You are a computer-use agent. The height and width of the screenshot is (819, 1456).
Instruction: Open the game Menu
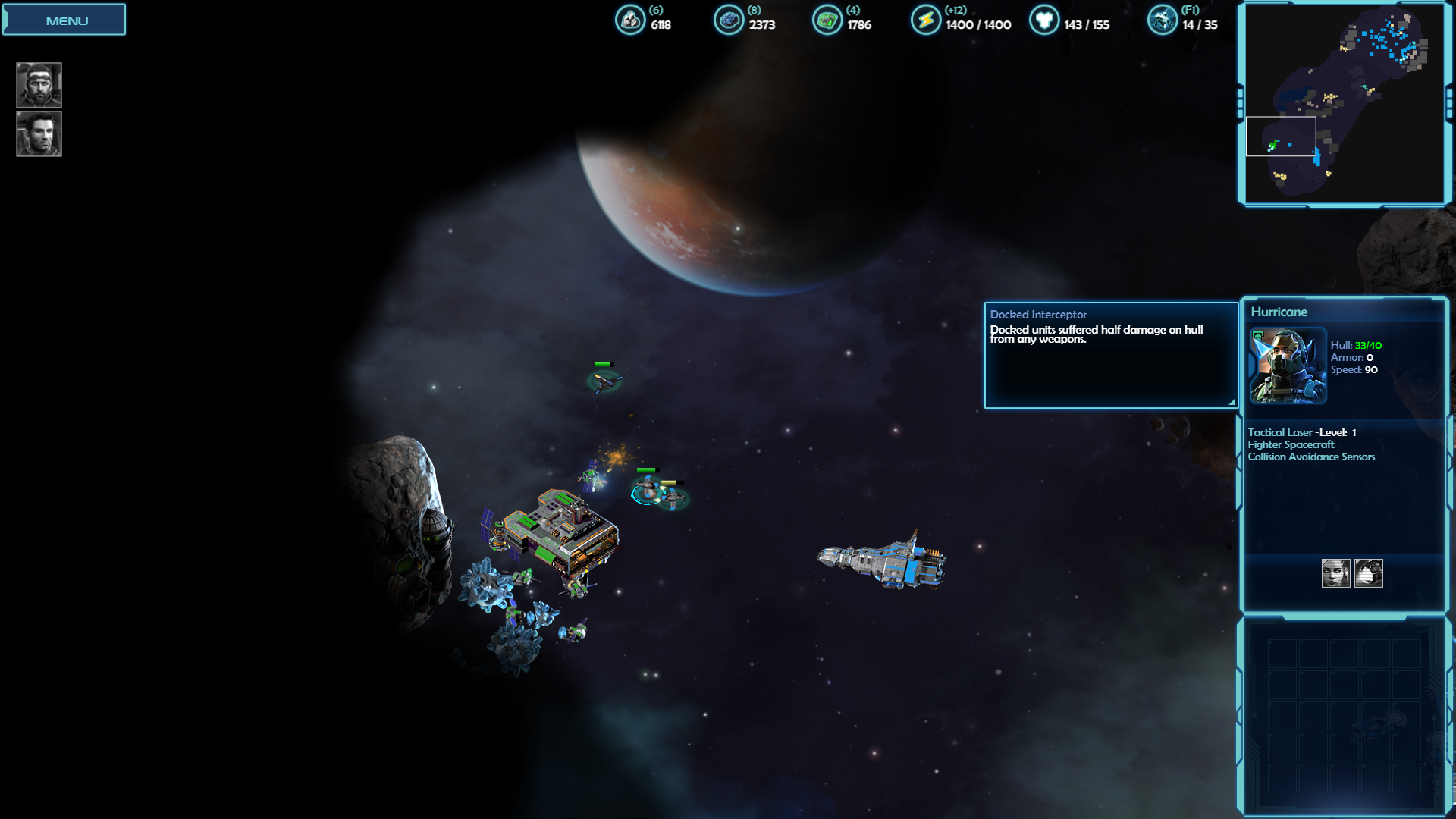pyautogui.click(x=64, y=20)
